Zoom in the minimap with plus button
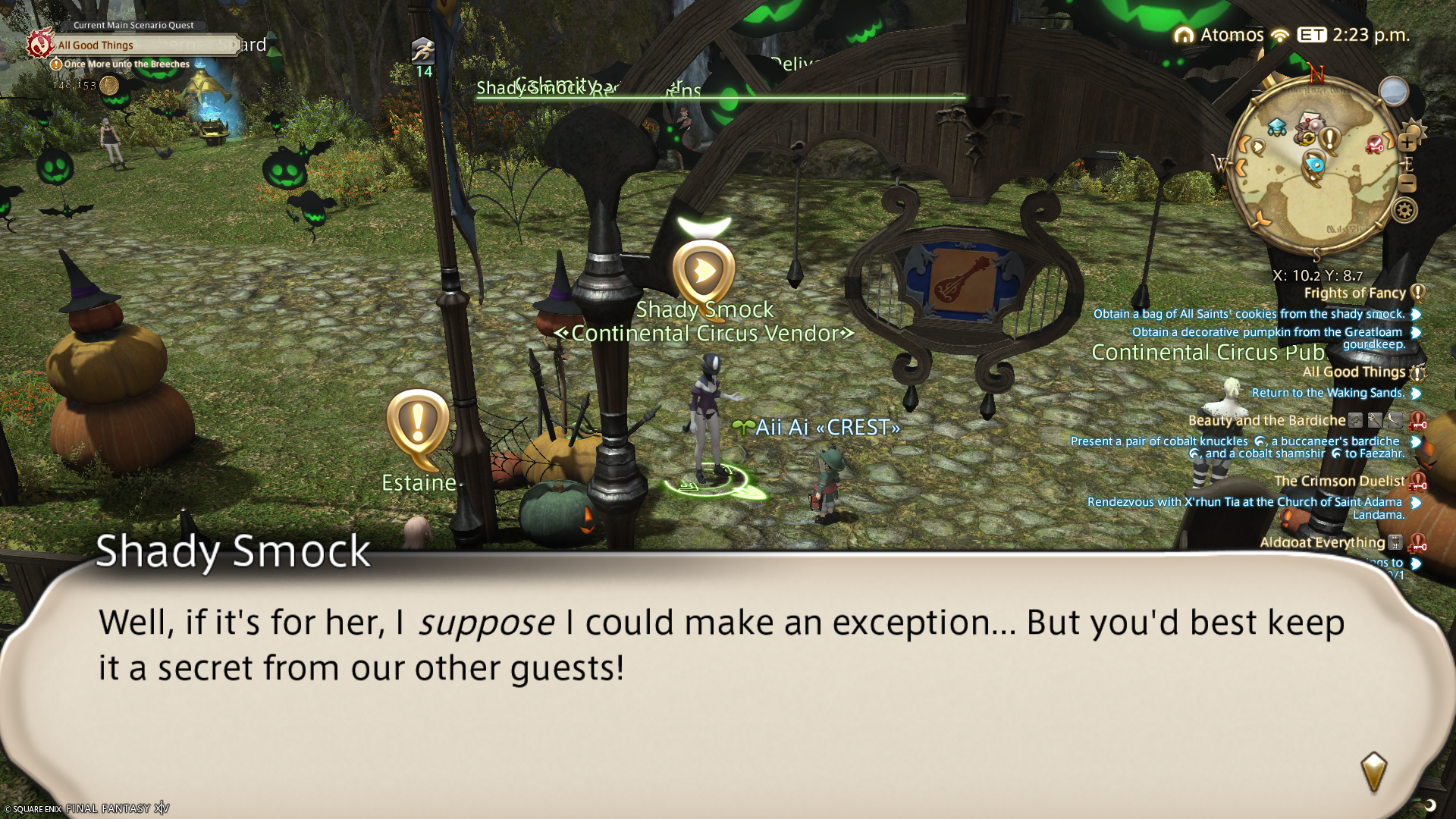Viewport: 1456px width, 819px height. point(1407,143)
